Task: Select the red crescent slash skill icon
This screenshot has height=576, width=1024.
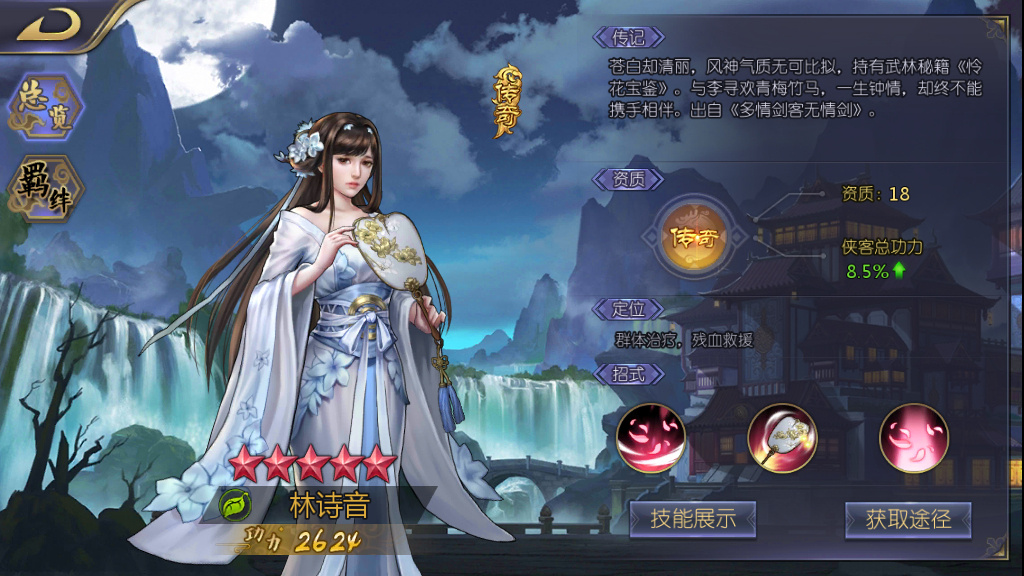Action: coord(650,438)
